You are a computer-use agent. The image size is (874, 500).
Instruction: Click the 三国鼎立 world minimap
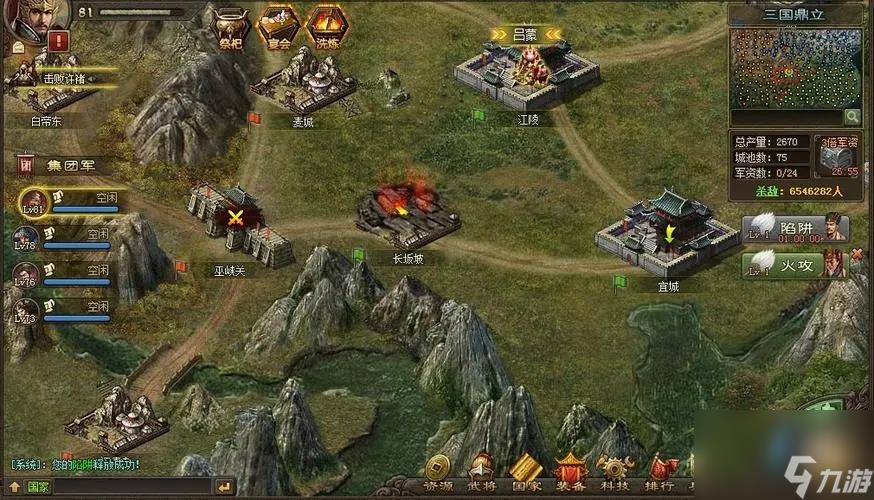tap(795, 68)
